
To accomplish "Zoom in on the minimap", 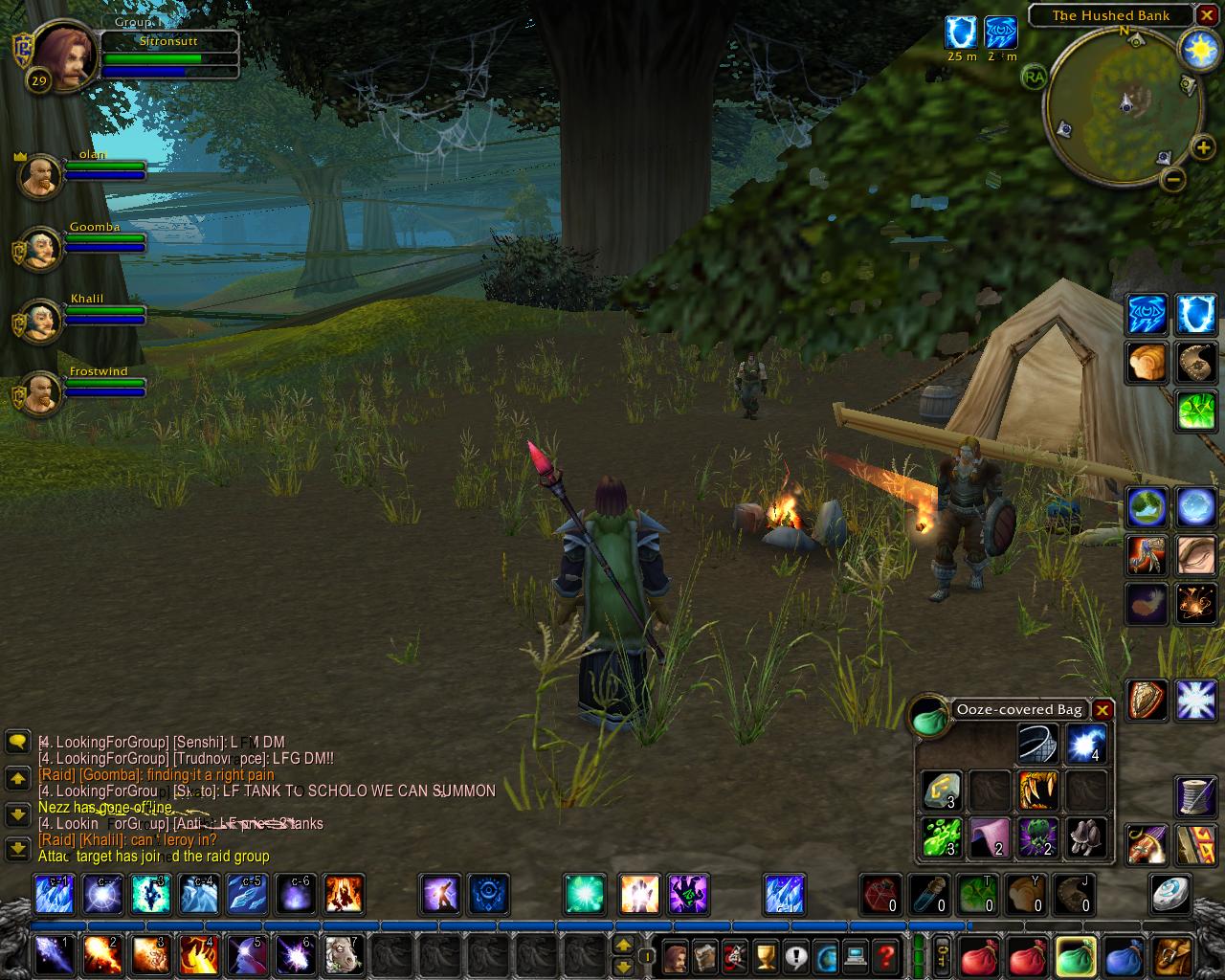I will pyautogui.click(x=1202, y=147).
